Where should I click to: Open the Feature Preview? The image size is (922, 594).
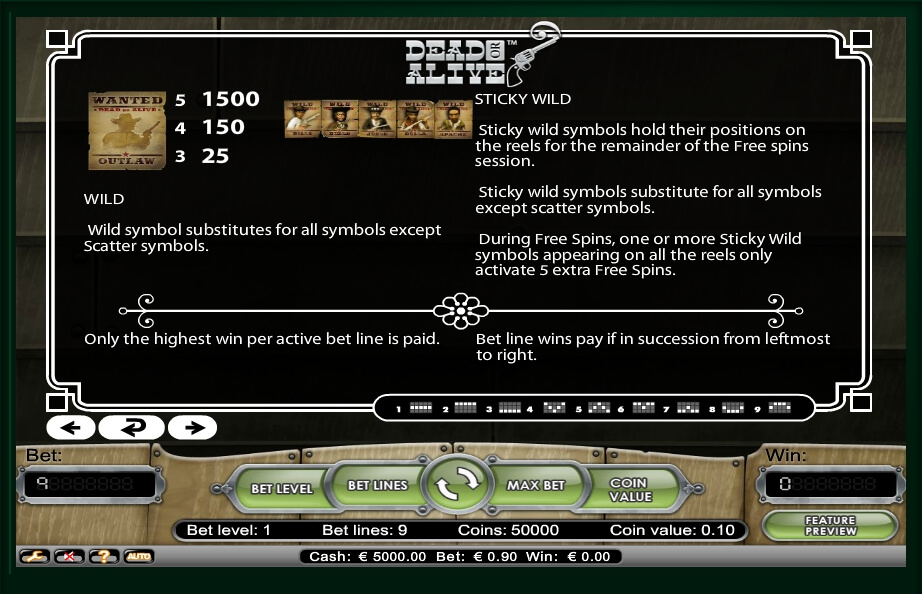pyautogui.click(x=830, y=526)
